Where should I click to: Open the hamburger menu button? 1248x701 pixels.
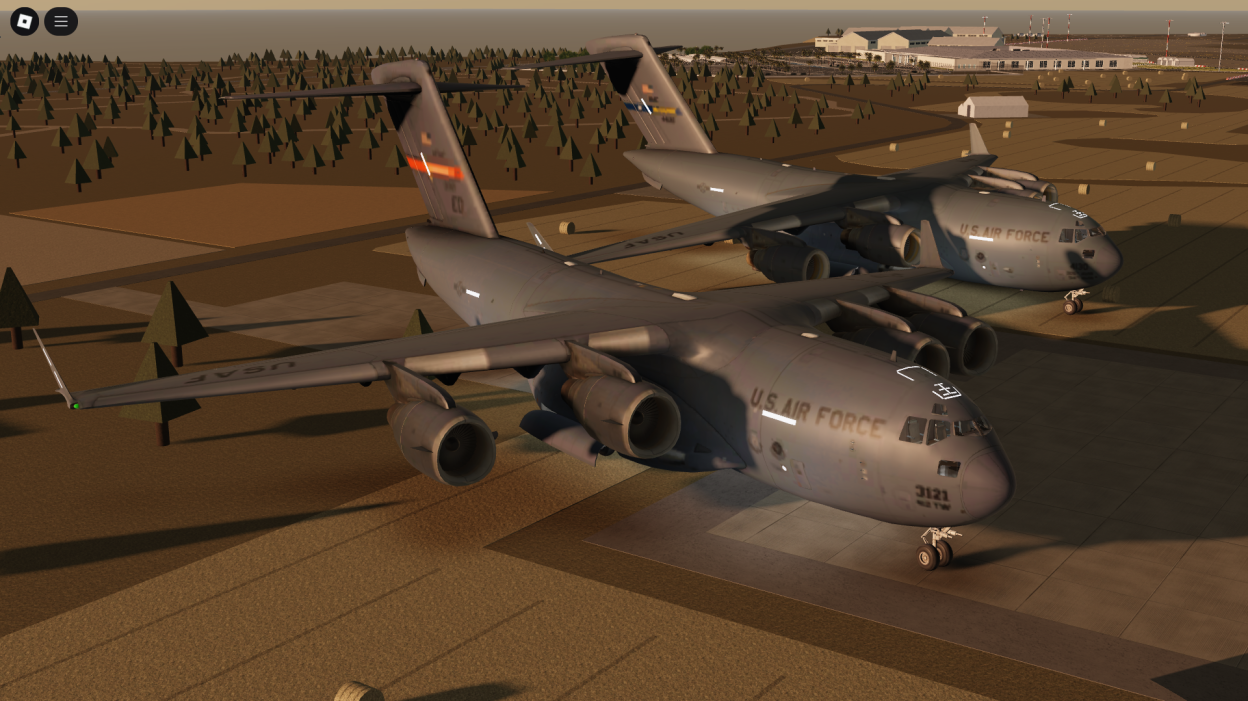pyautogui.click(x=61, y=21)
